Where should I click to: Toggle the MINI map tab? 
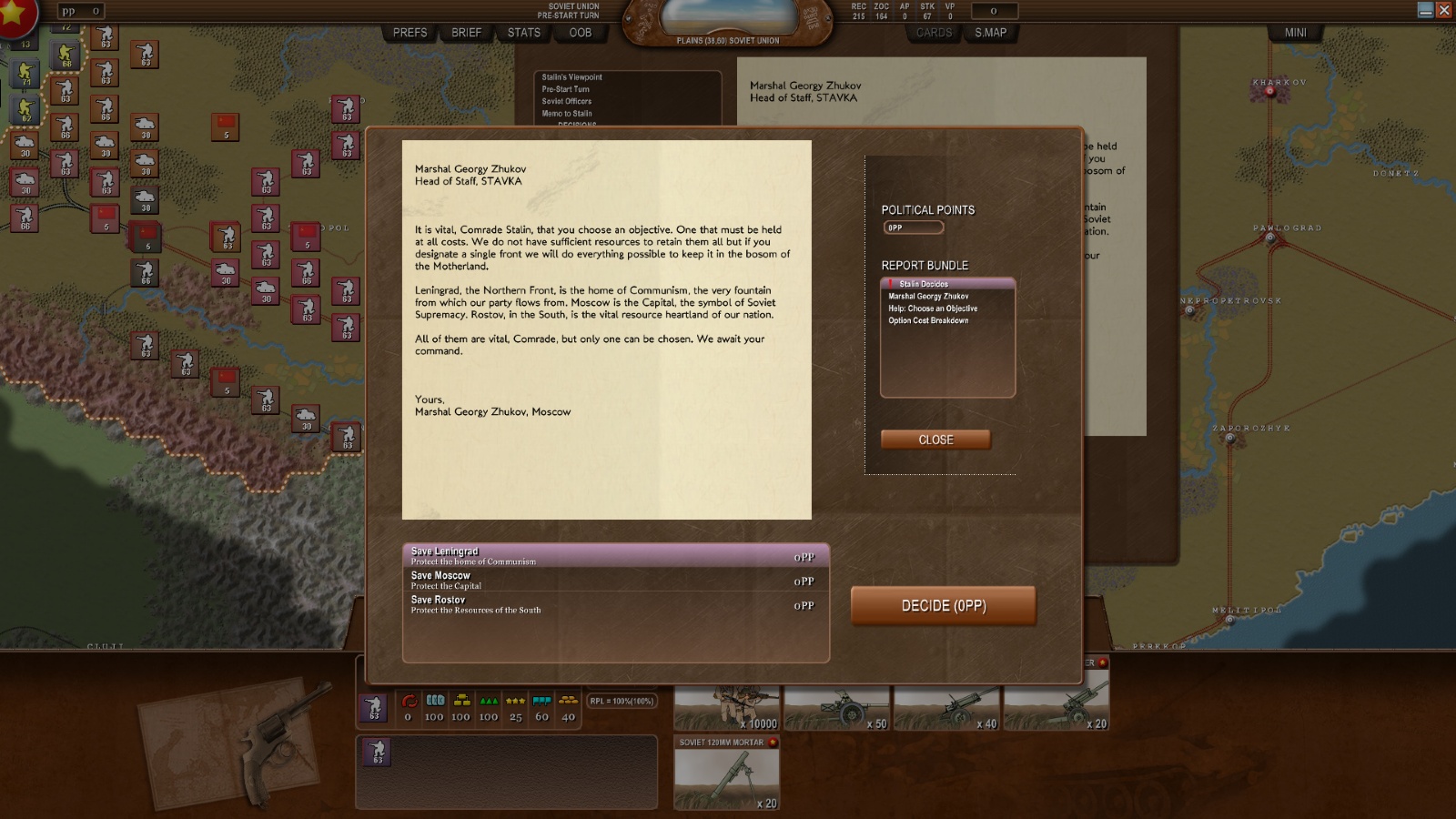(x=1295, y=33)
